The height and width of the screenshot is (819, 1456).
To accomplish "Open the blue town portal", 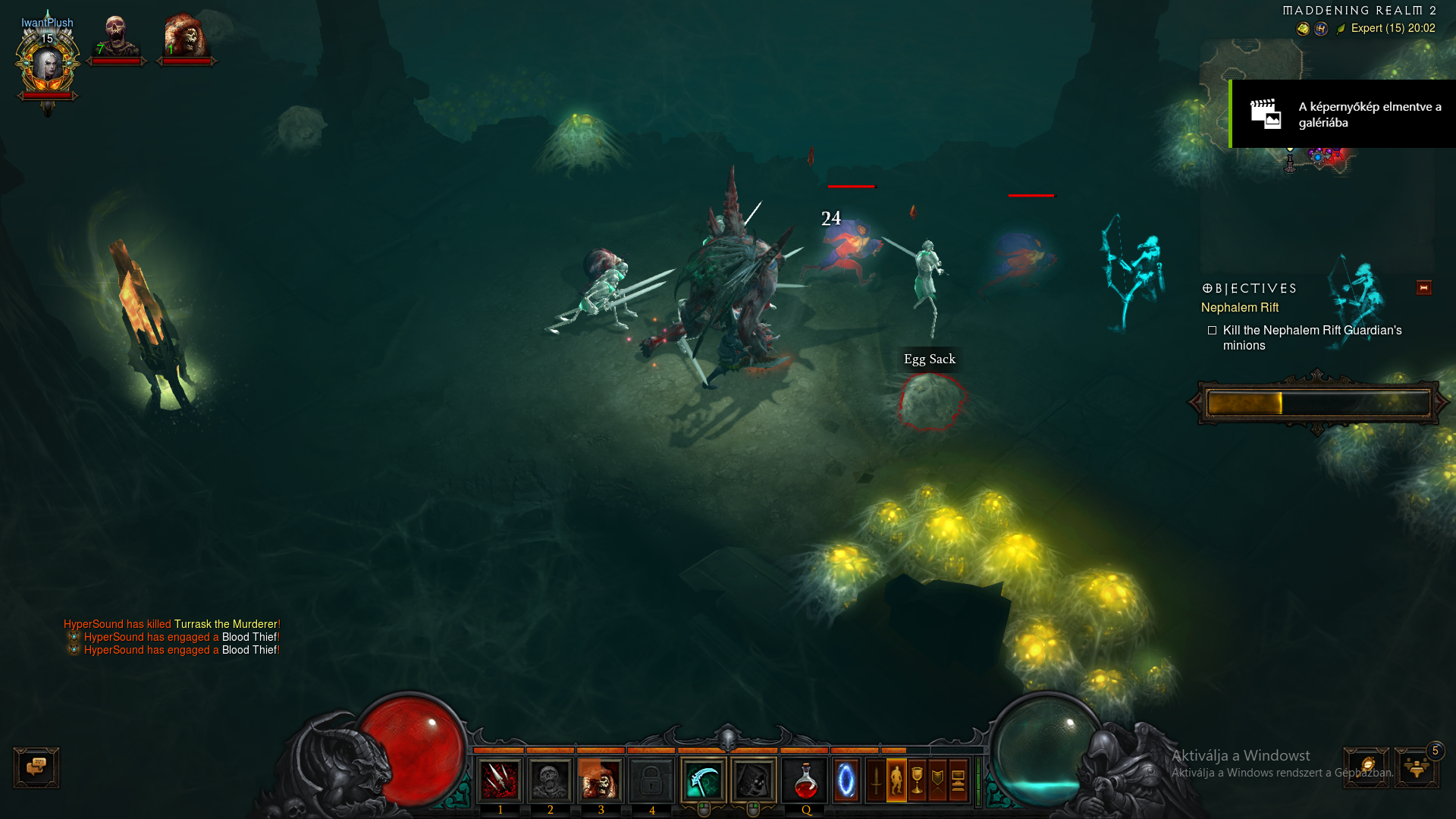I will coord(846,780).
